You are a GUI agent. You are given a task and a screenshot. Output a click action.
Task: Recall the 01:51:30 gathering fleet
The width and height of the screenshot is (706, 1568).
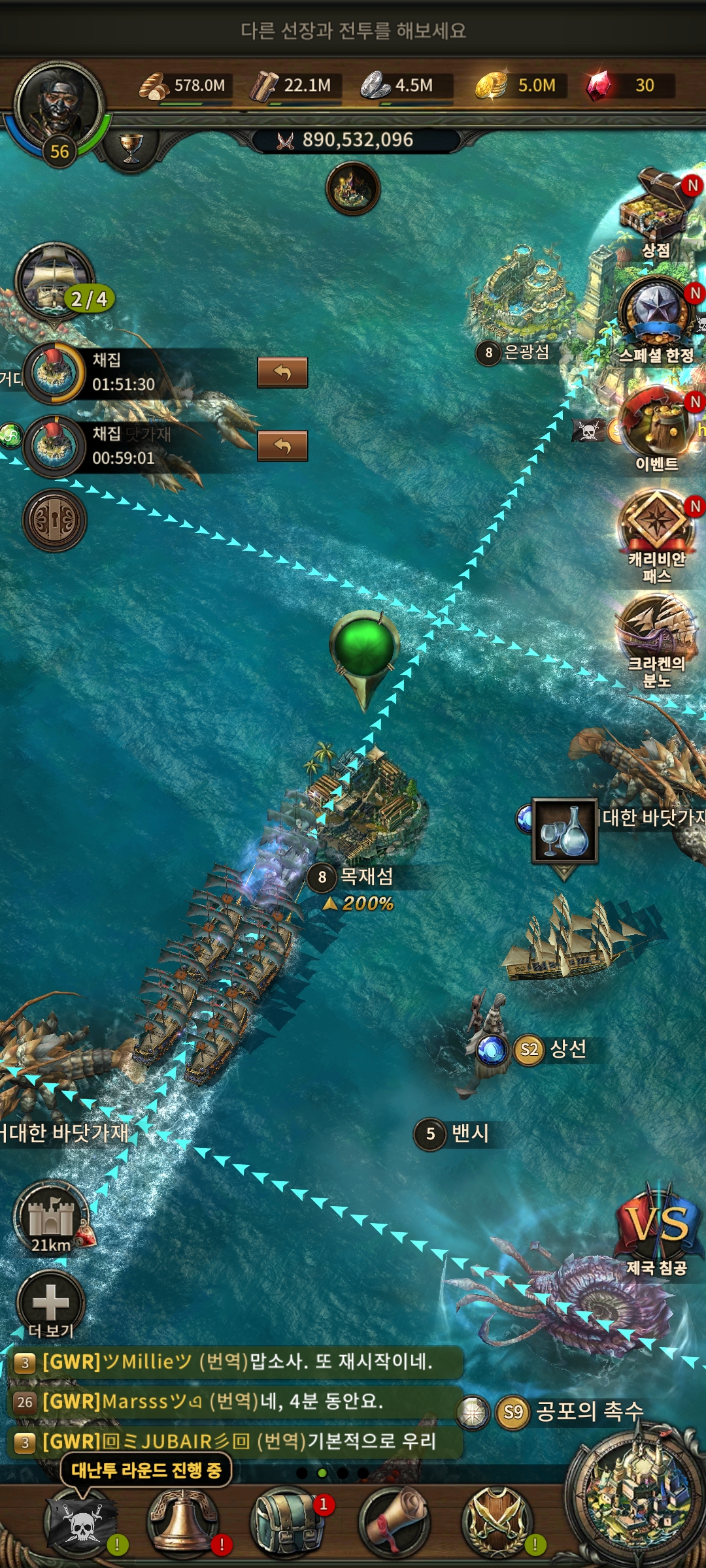[282, 372]
